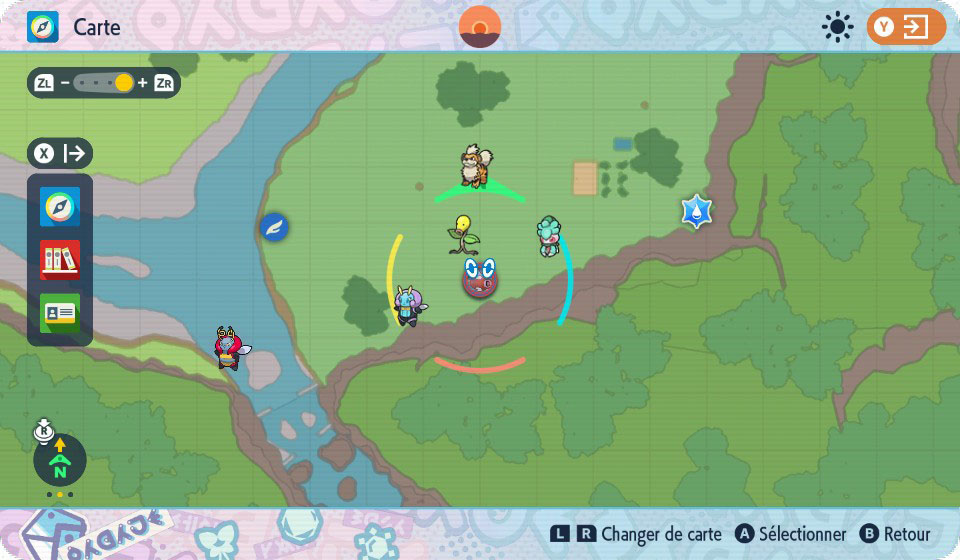Open the green profile card app
This screenshot has height=560, width=960.
(60, 313)
